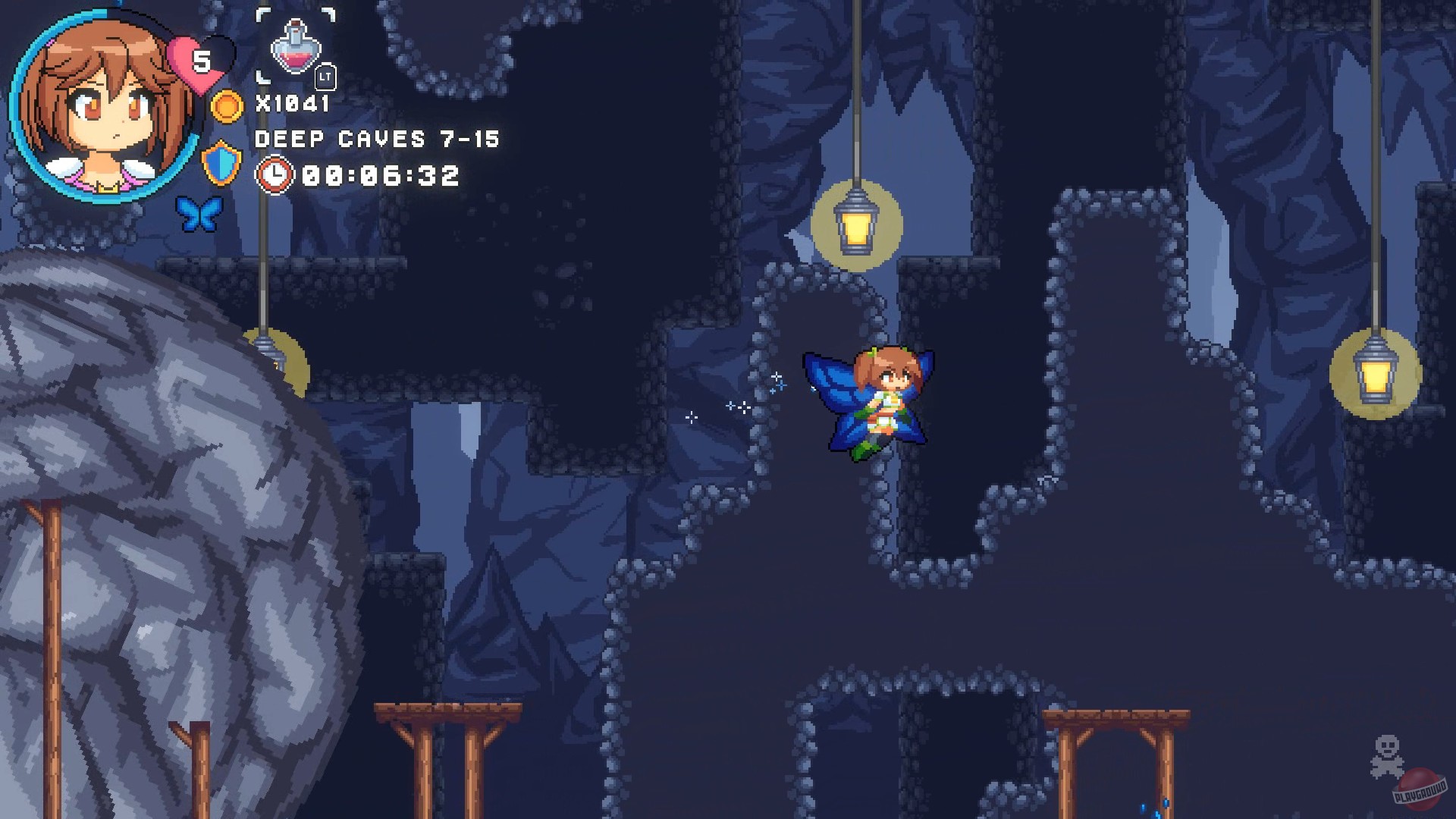Click the blue butterfly icon under the portrait
The height and width of the screenshot is (819, 1456).
199,215
